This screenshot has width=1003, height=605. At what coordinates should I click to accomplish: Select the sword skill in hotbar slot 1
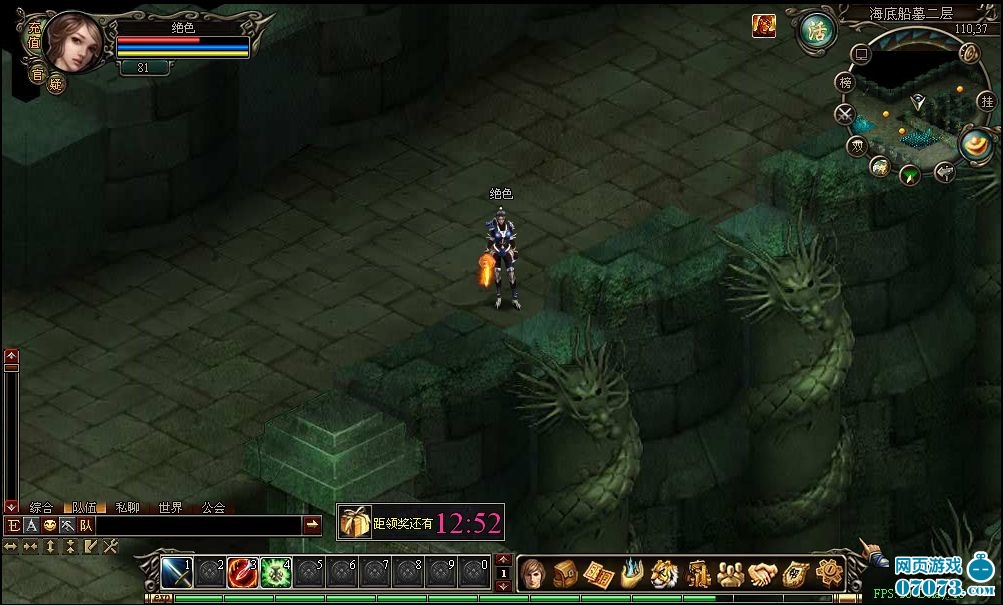point(176,572)
